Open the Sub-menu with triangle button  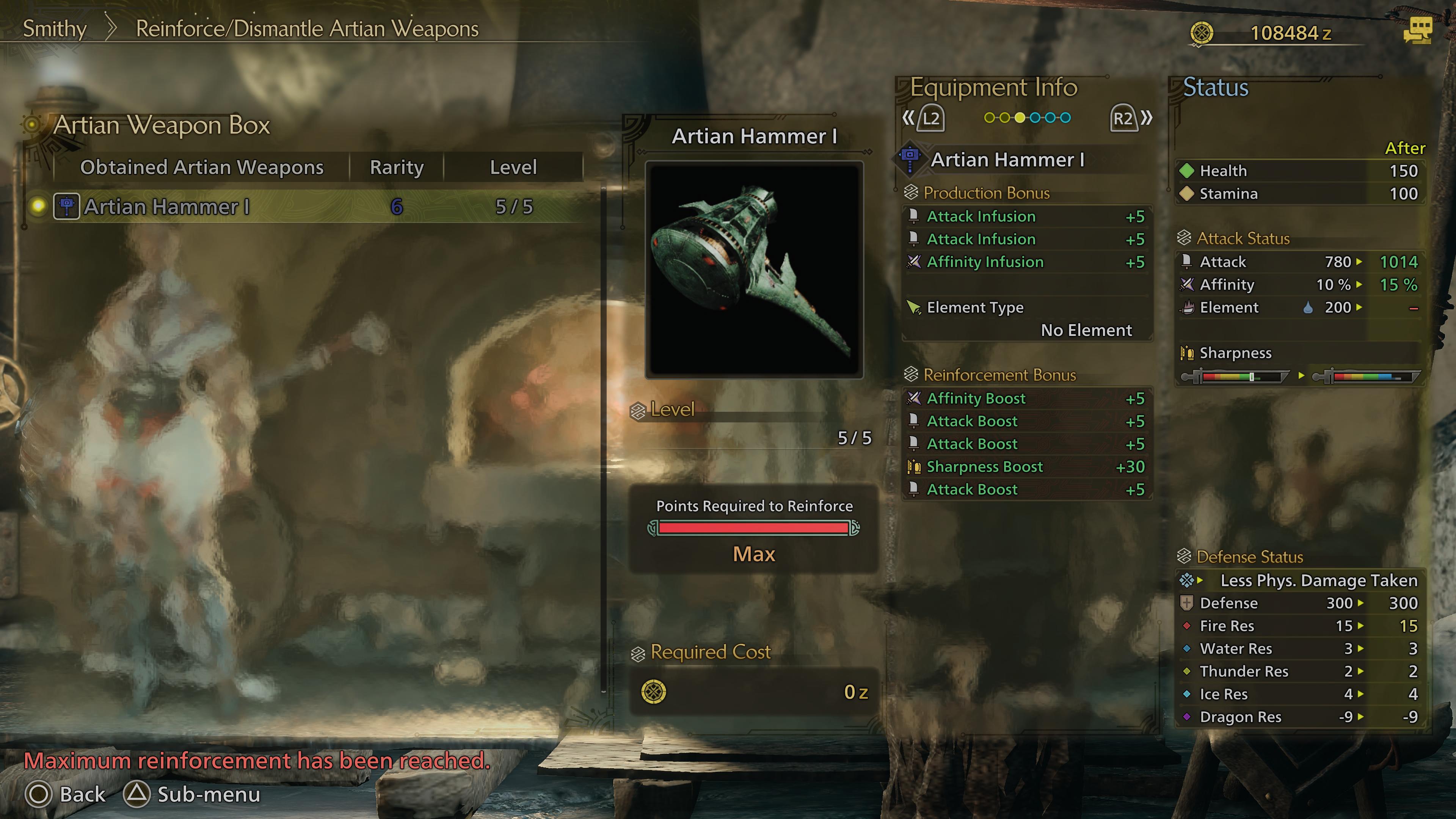(192, 794)
